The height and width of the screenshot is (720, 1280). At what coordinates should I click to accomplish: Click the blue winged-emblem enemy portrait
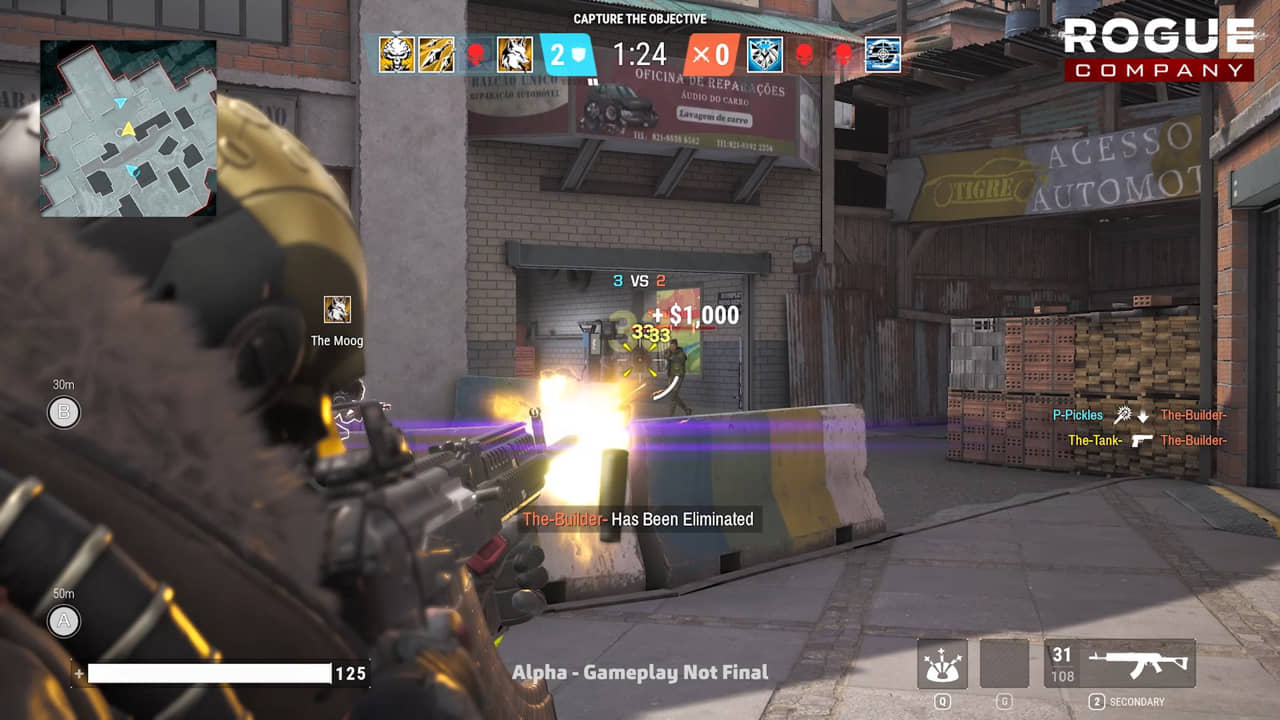[765, 54]
